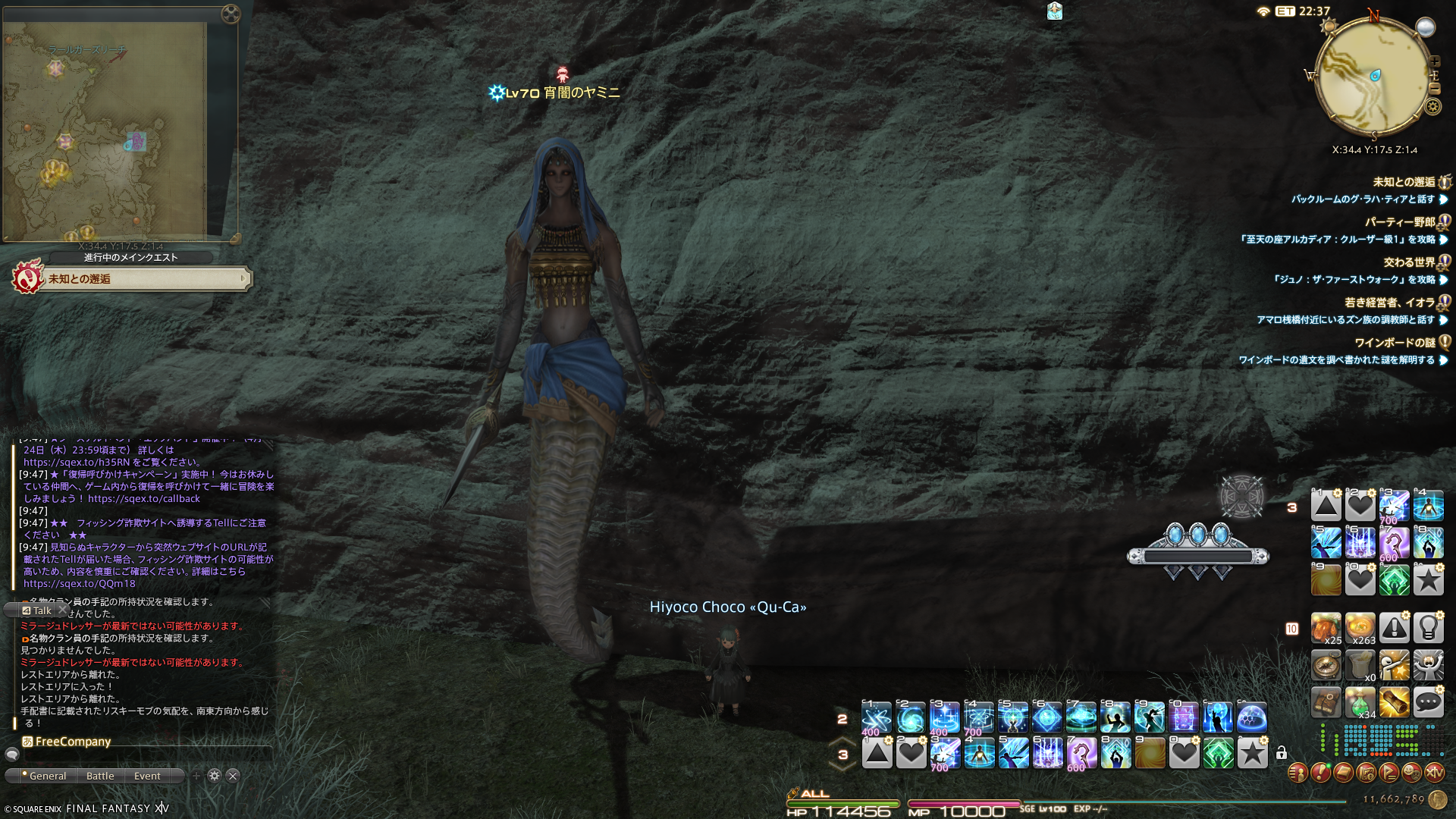The image size is (1456, 819).
Task: Use the orange soup item x263
Action: coord(1360,629)
